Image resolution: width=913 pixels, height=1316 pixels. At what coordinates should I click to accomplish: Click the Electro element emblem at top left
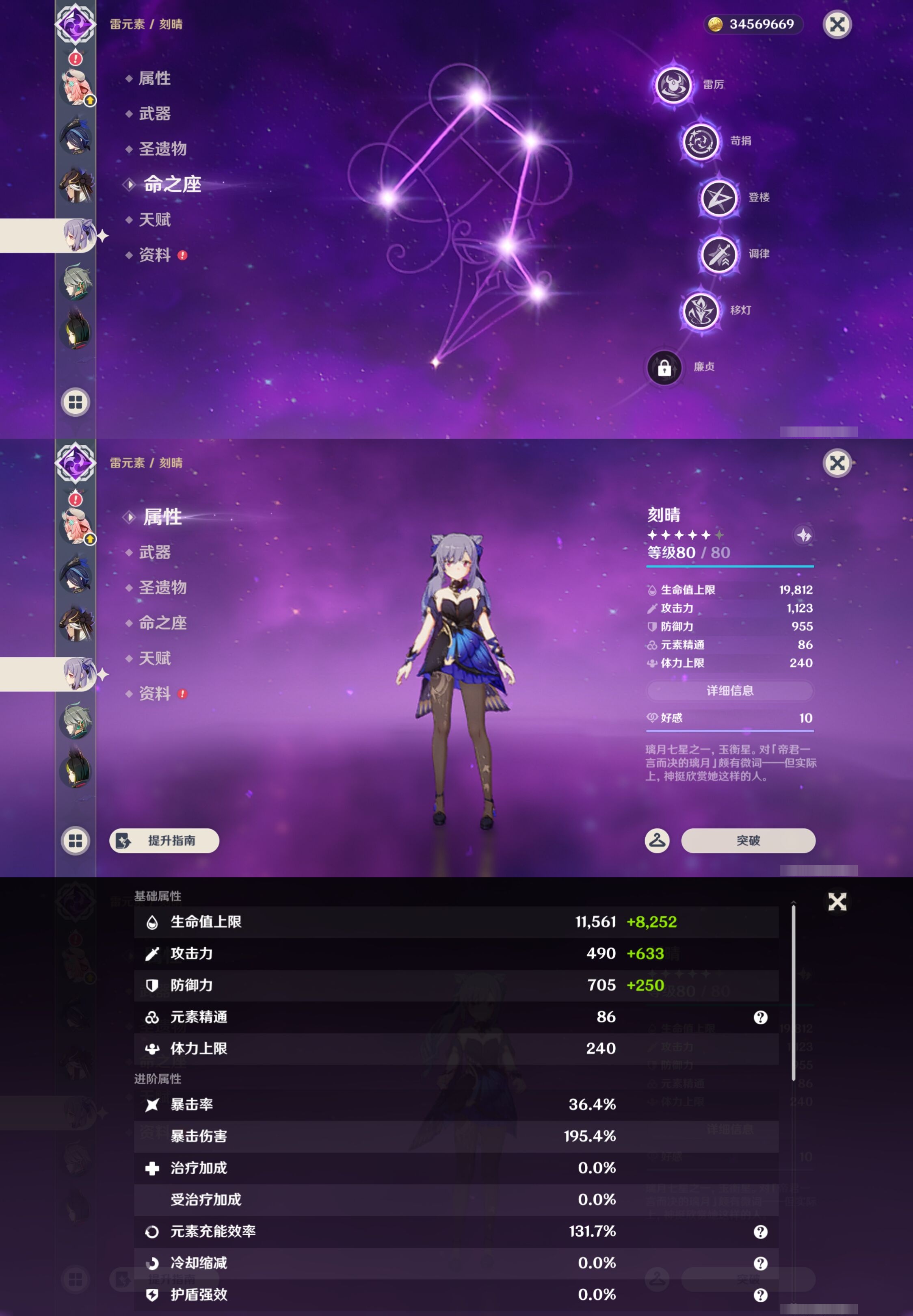click(75, 24)
